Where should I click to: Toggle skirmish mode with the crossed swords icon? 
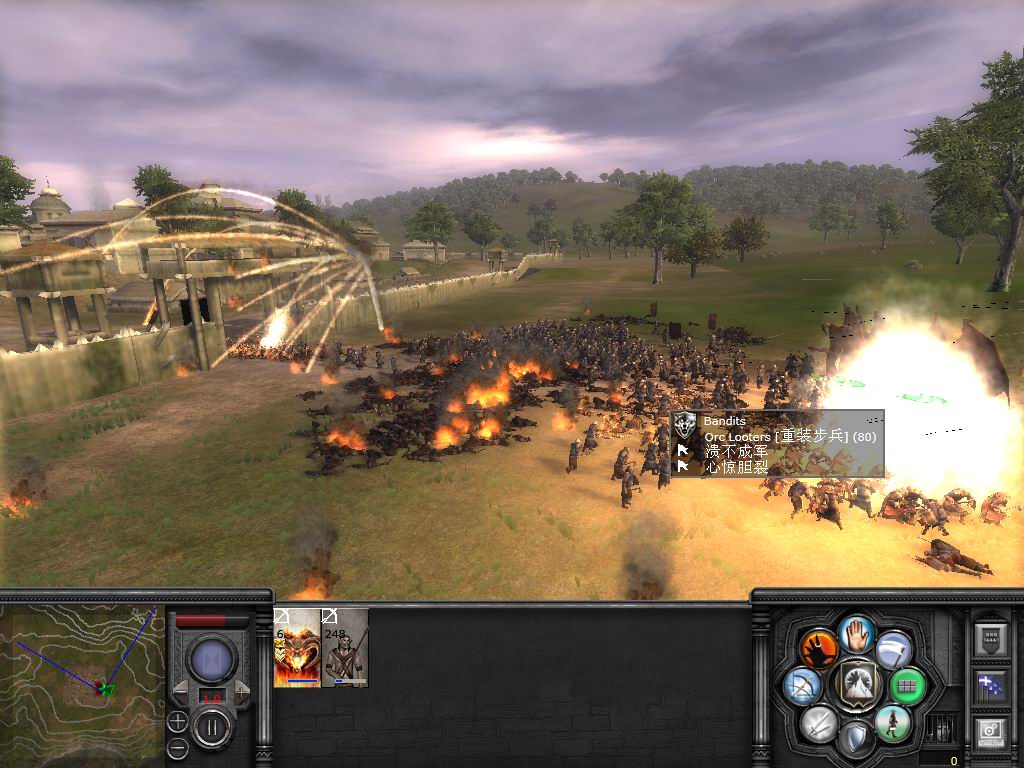[820, 722]
